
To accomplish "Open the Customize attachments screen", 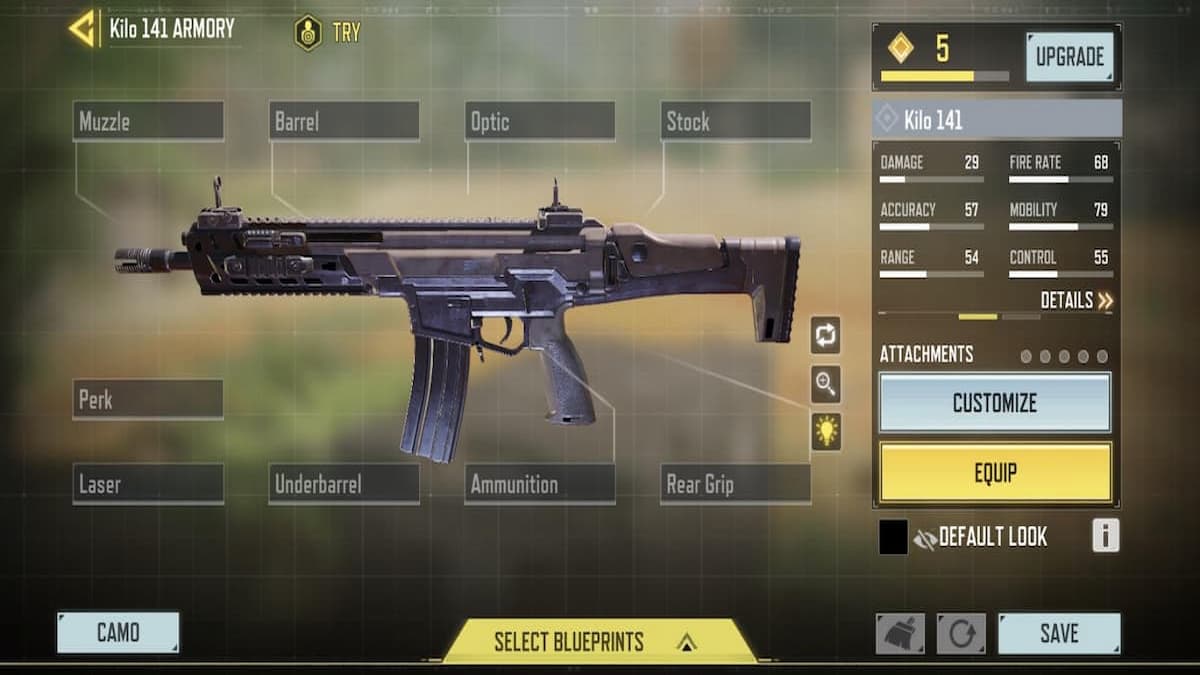I will tap(994, 403).
